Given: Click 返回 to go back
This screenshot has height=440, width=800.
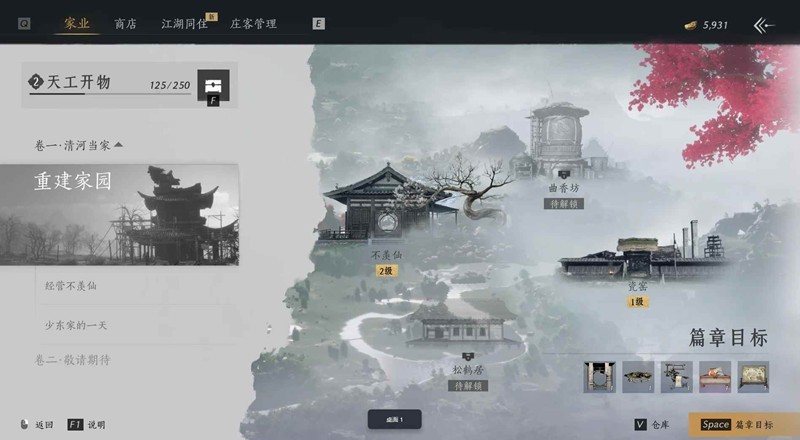Looking at the screenshot, I should [x=37, y=424].
